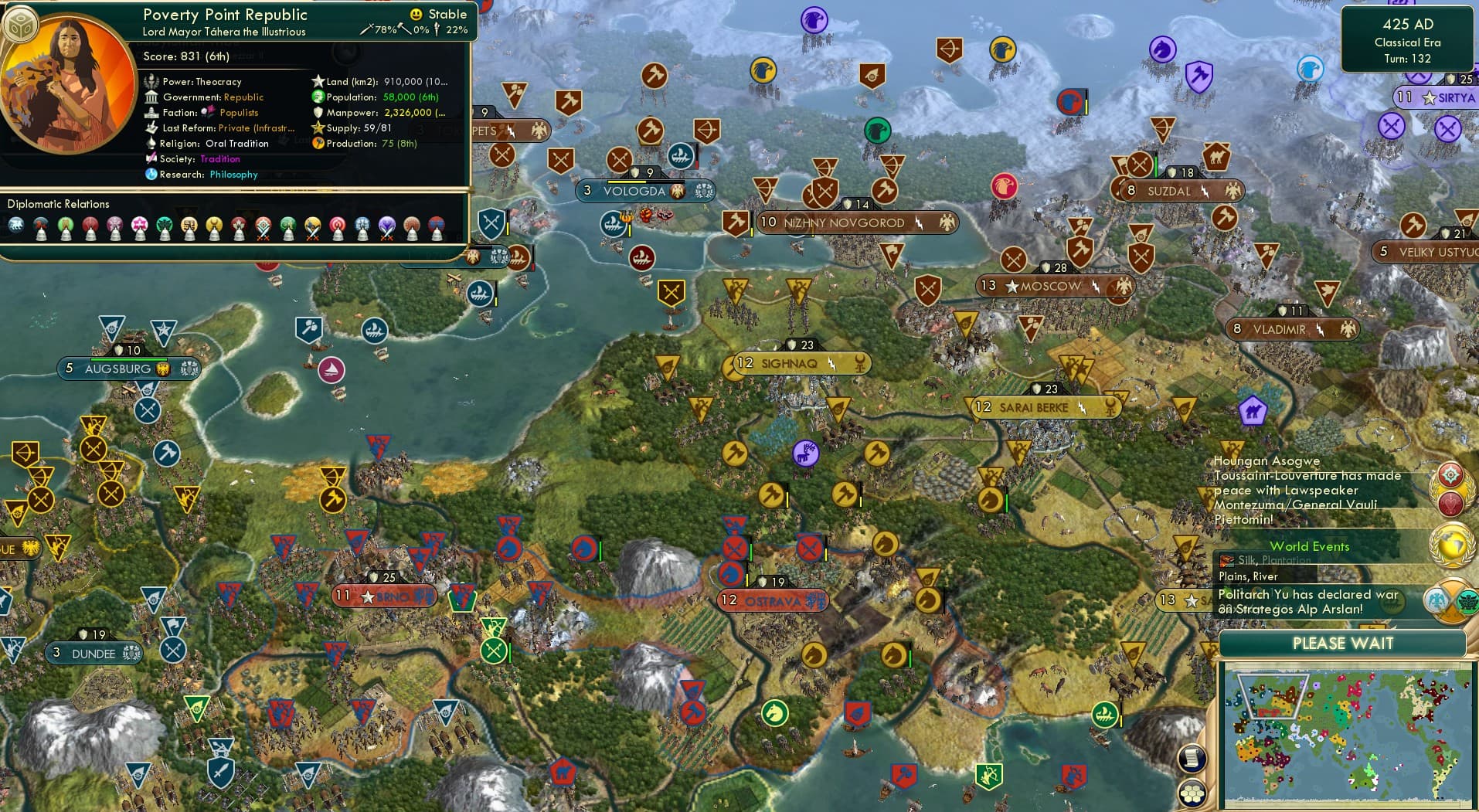Click the Oral Tradition religion icon
1479x812 pixels.
click(x=151, y=143)
